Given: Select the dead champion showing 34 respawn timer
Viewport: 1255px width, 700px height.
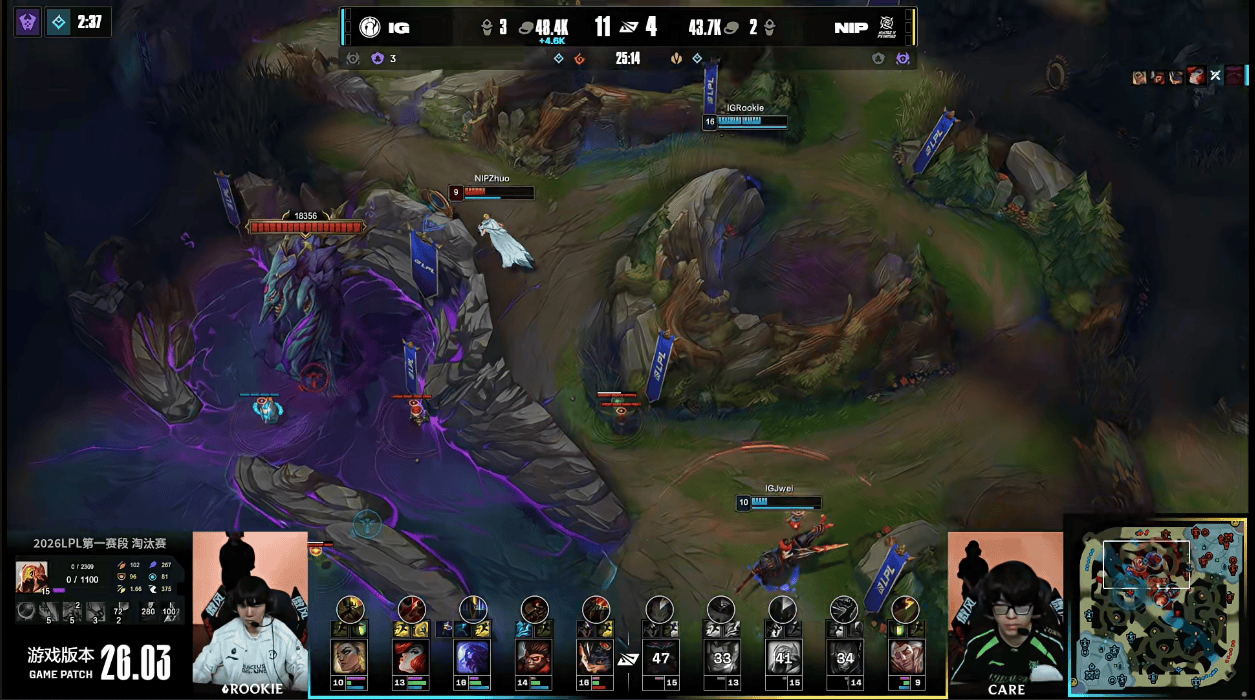Looking at the screenshot, I should coord(846,657).
